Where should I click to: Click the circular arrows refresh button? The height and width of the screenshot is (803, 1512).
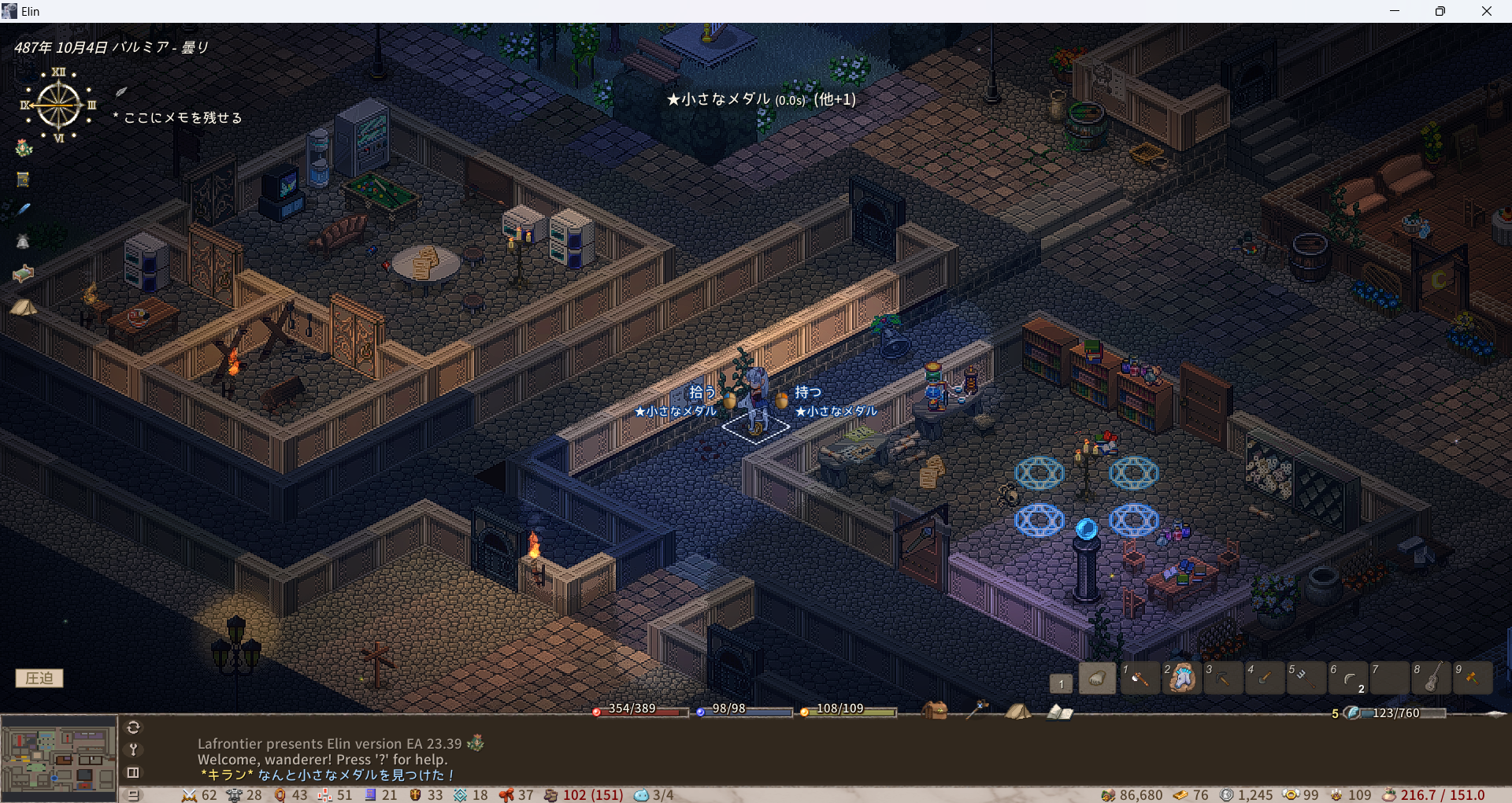coord(133,727)
